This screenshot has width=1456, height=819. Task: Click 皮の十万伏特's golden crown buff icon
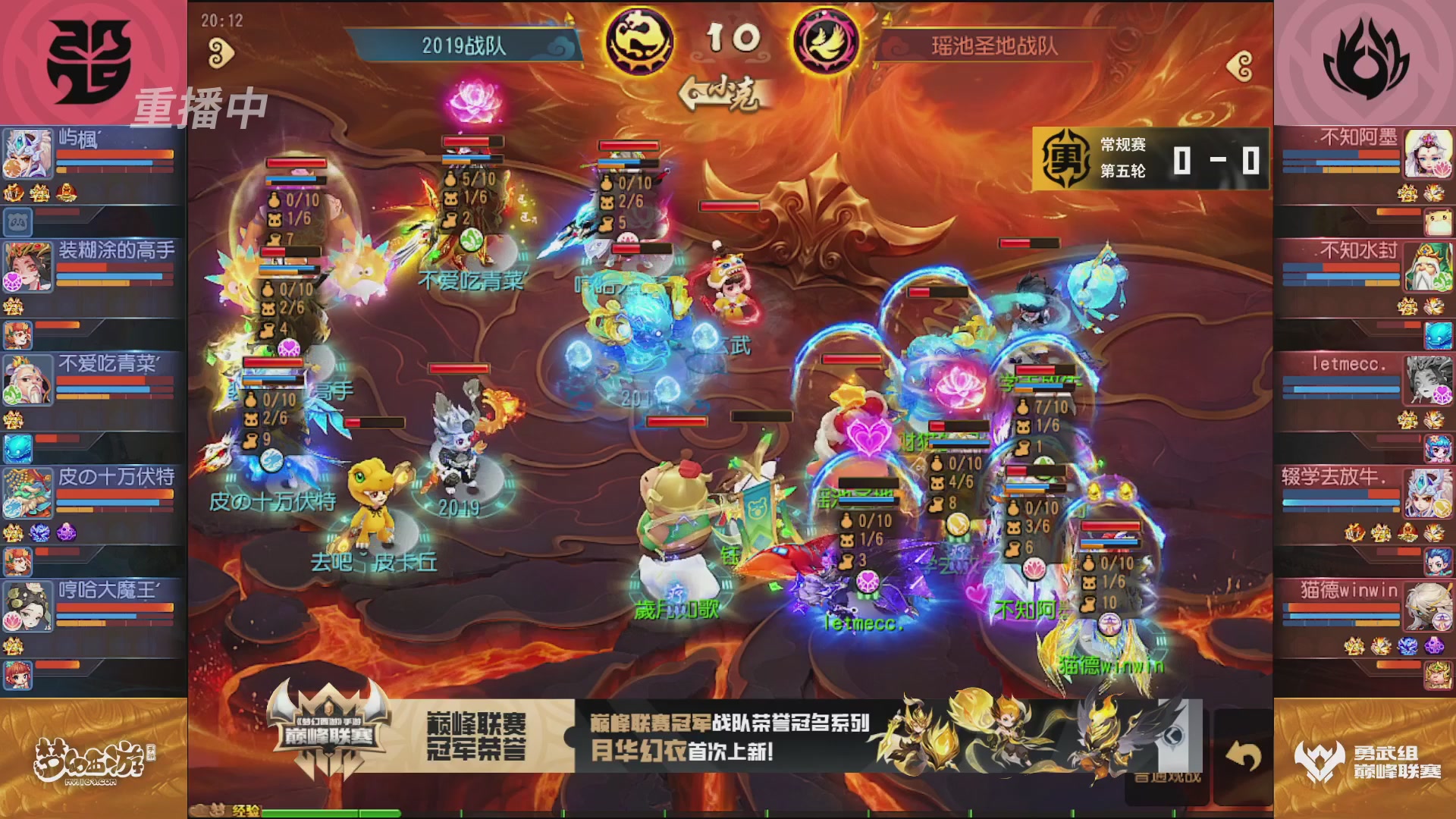13,532
